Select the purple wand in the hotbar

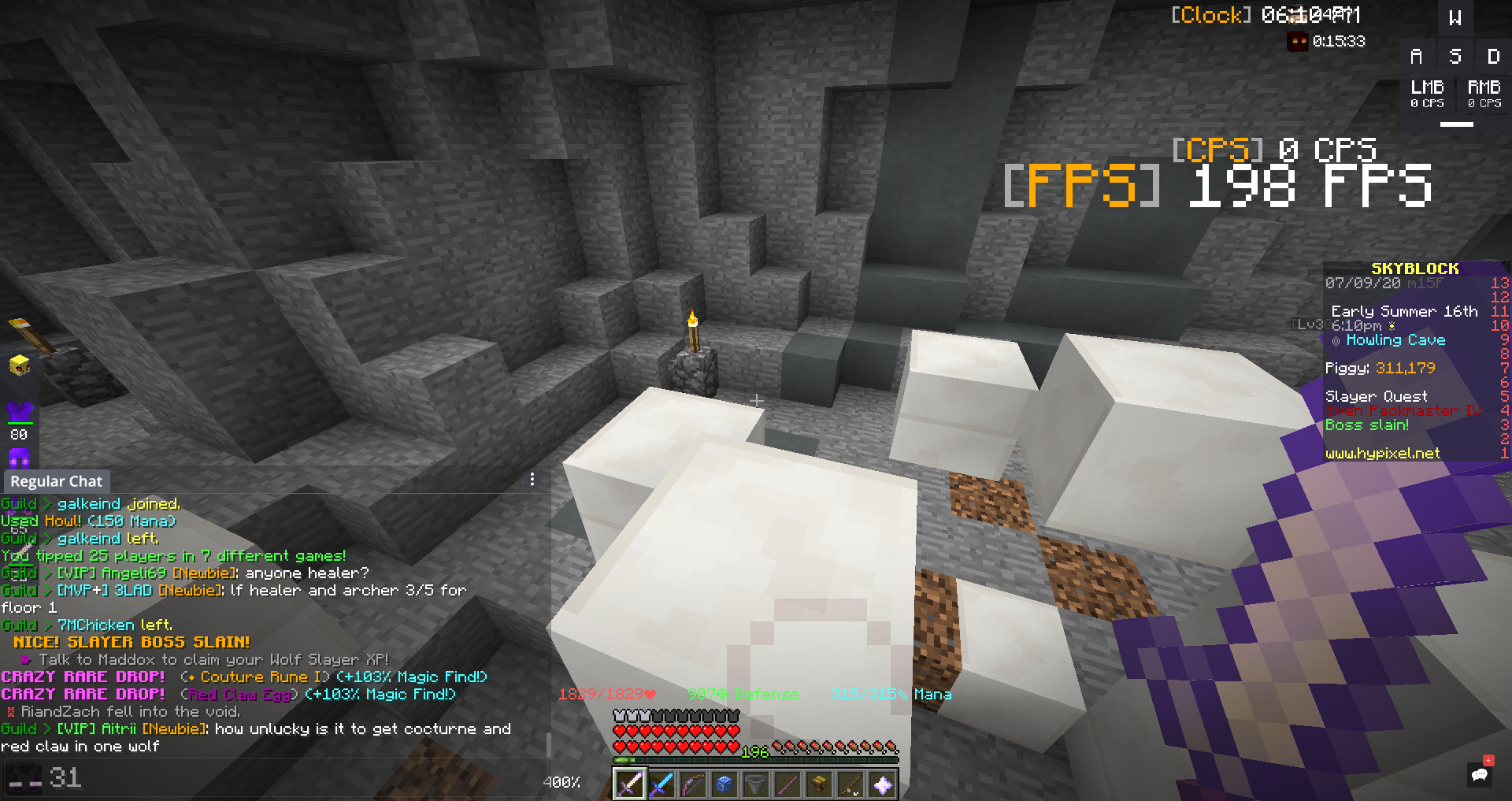click(x=787, y=784)
